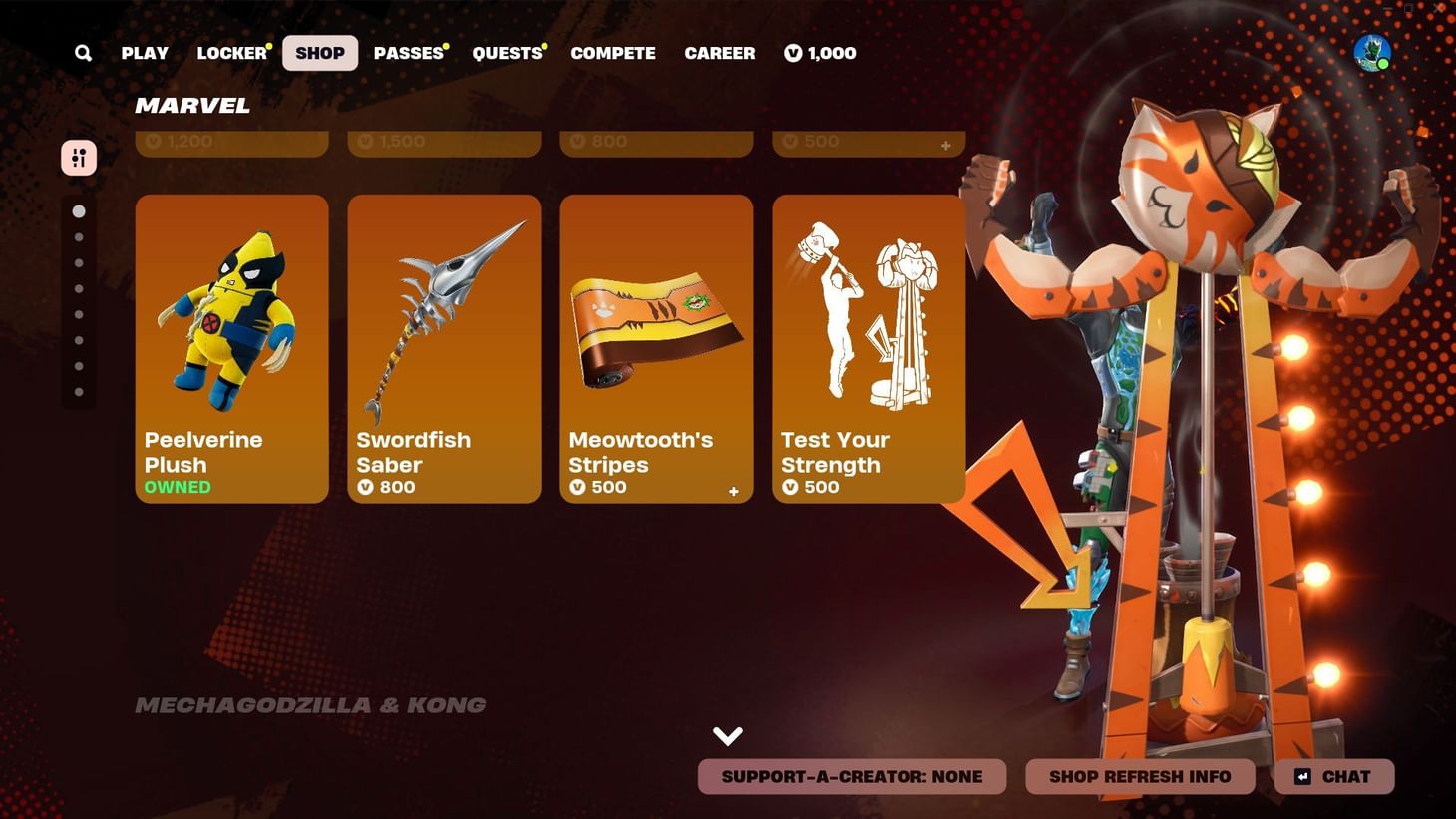
Task: Click the plus icon on the 500 V-Bucks card above
Action: coord(945,145)
